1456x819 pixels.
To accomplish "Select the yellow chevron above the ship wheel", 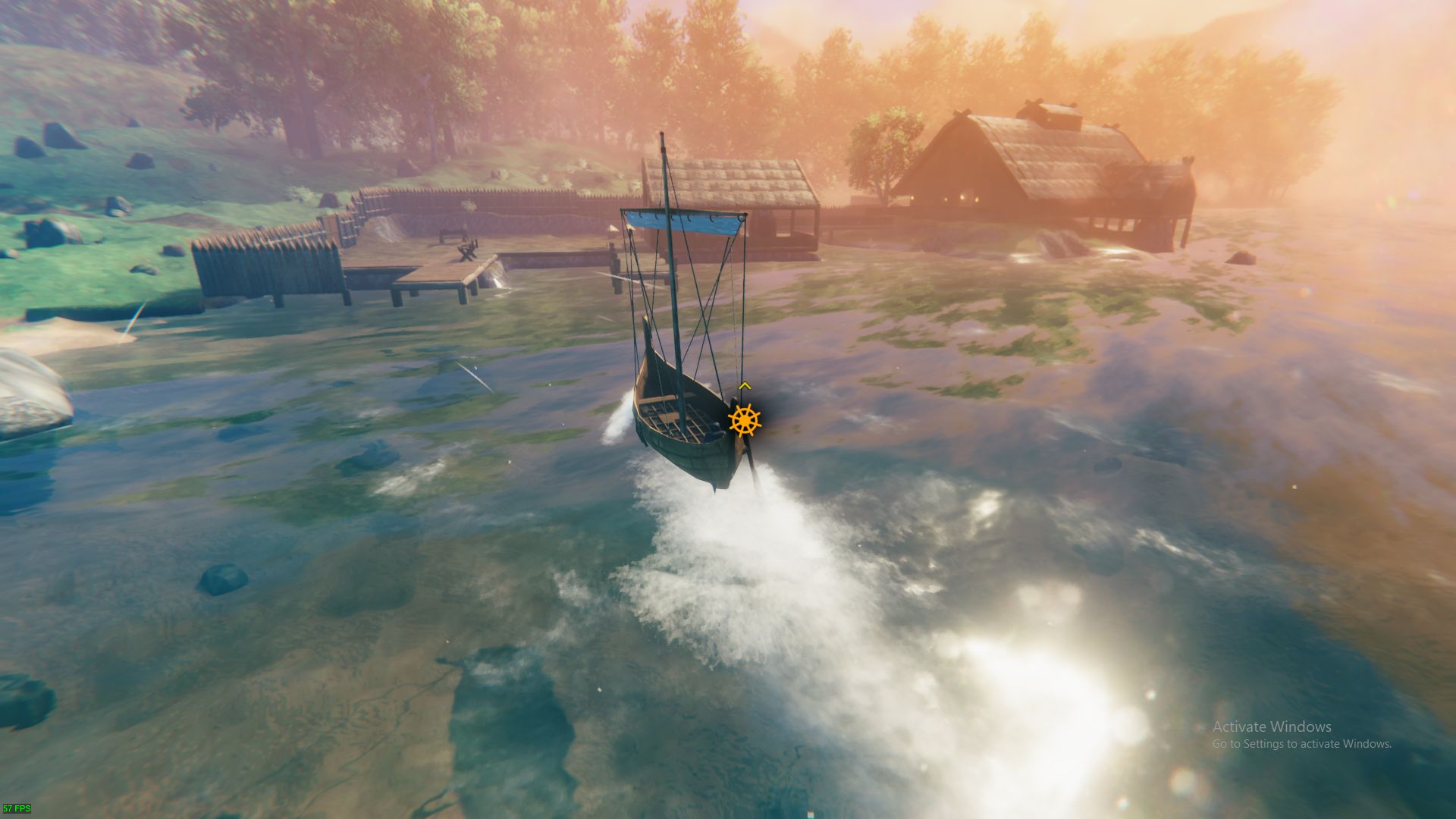I will (745, 387).
